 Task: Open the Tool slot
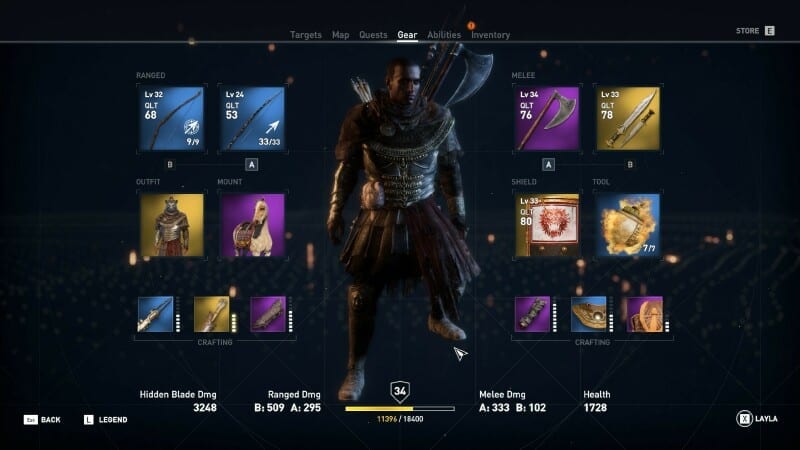pyautogui.click(x=628, y=225)
